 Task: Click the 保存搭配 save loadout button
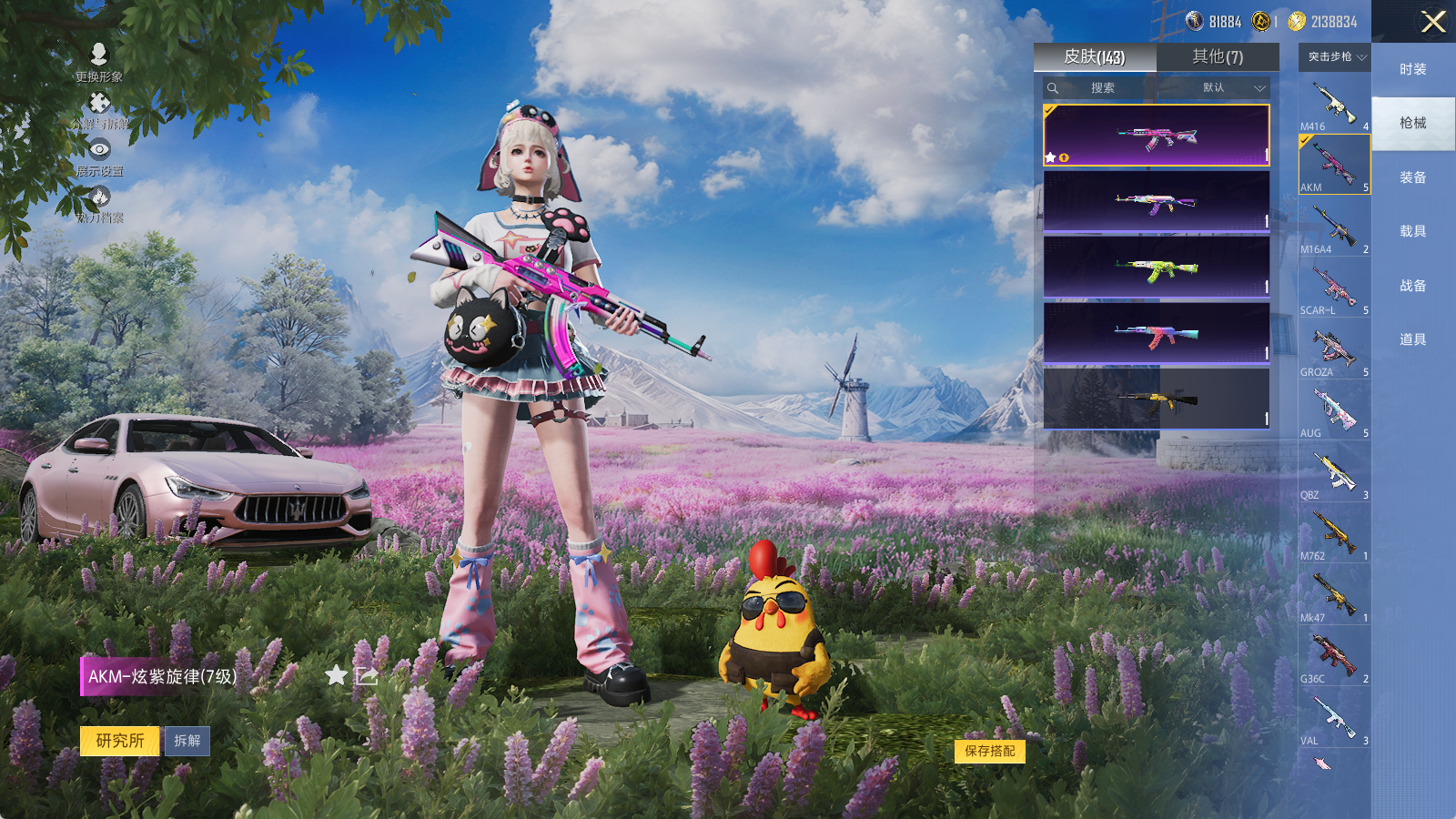click(990, 751)
